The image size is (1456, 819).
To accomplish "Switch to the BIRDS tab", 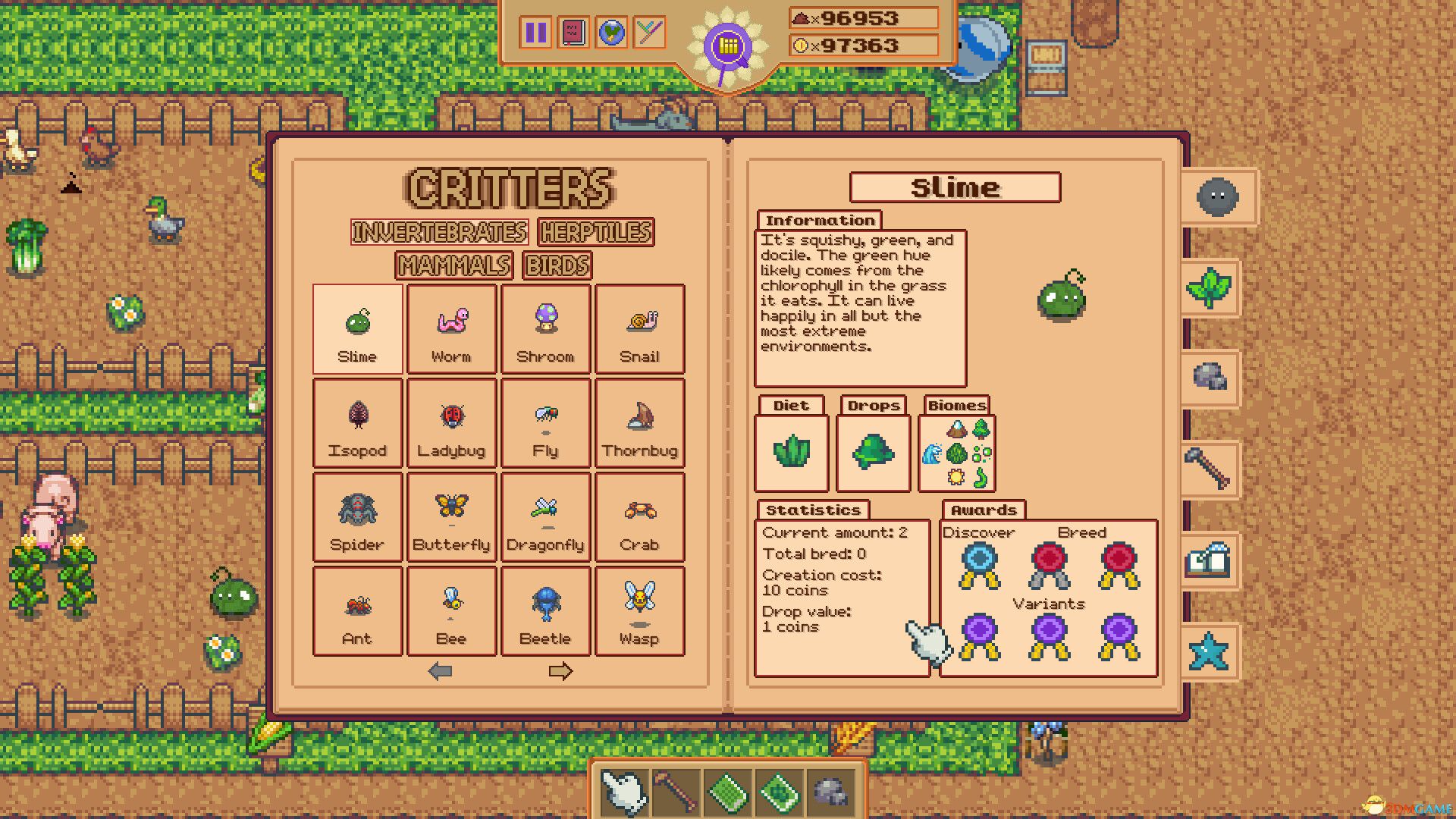I will pyautogui.click(x=556, y=265).
